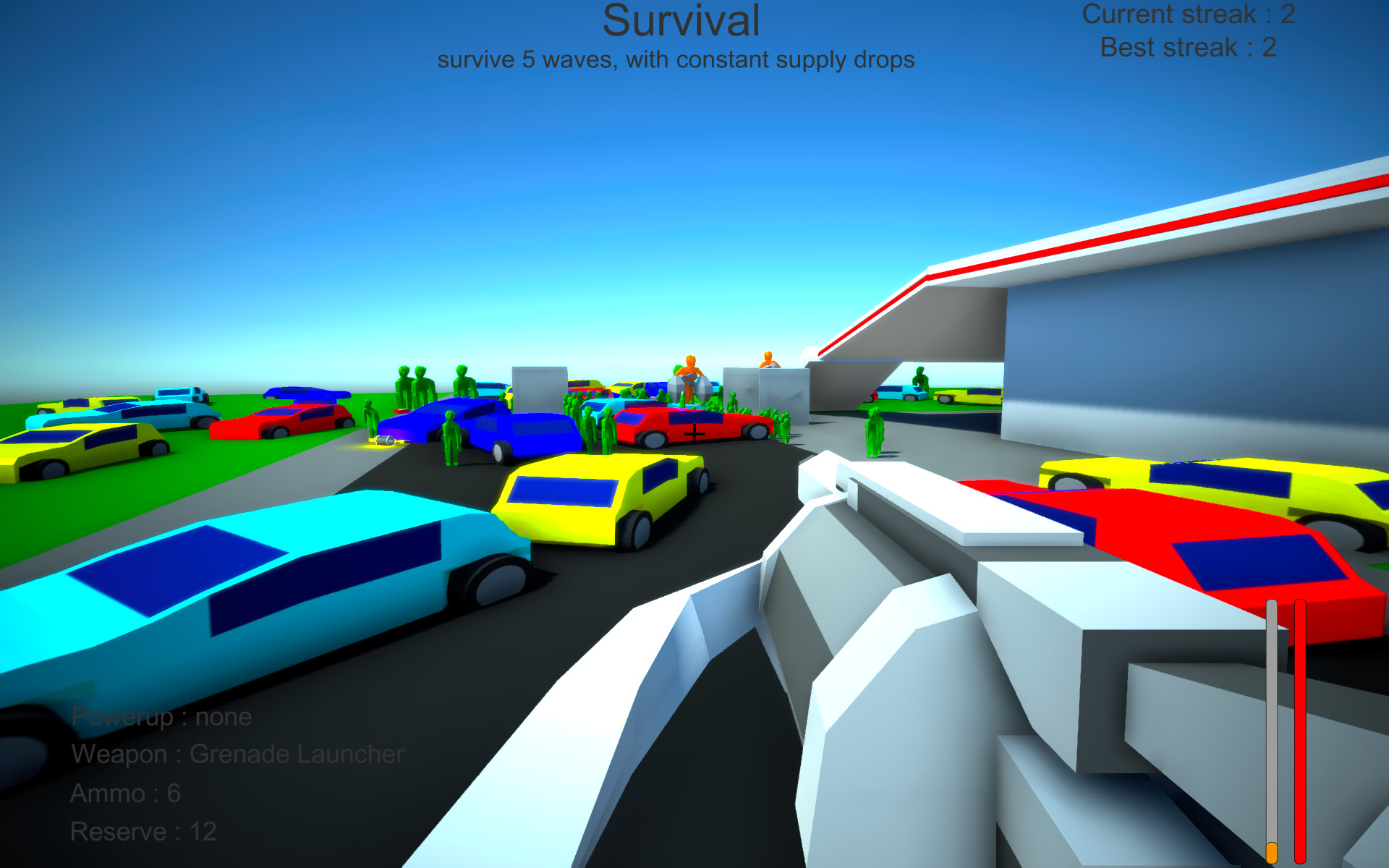1389x868 pixels.
Task: Click the Reserve : 12 readout
Action: click(x=142, y=830)
